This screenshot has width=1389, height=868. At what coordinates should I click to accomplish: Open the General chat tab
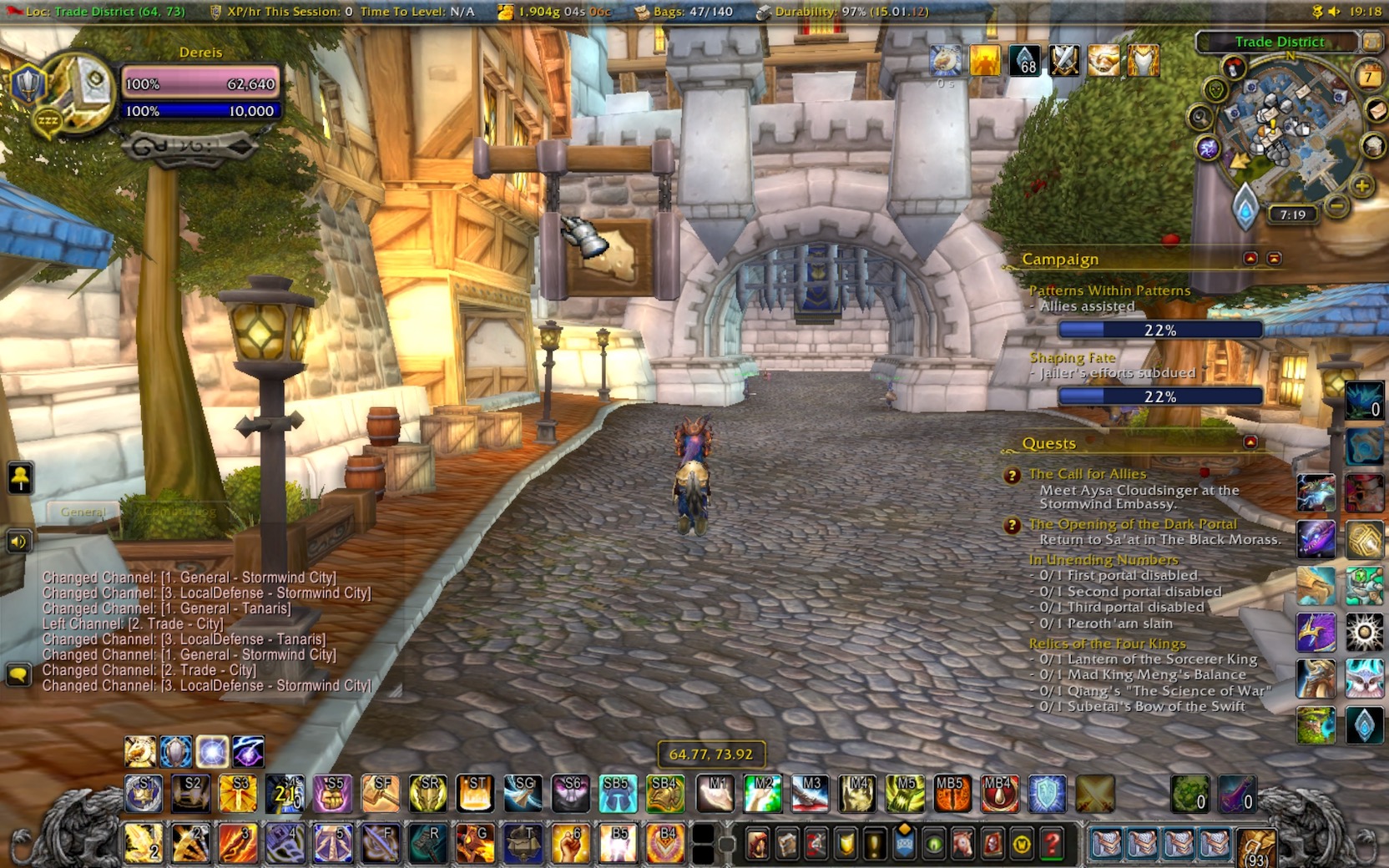(83, 512)
